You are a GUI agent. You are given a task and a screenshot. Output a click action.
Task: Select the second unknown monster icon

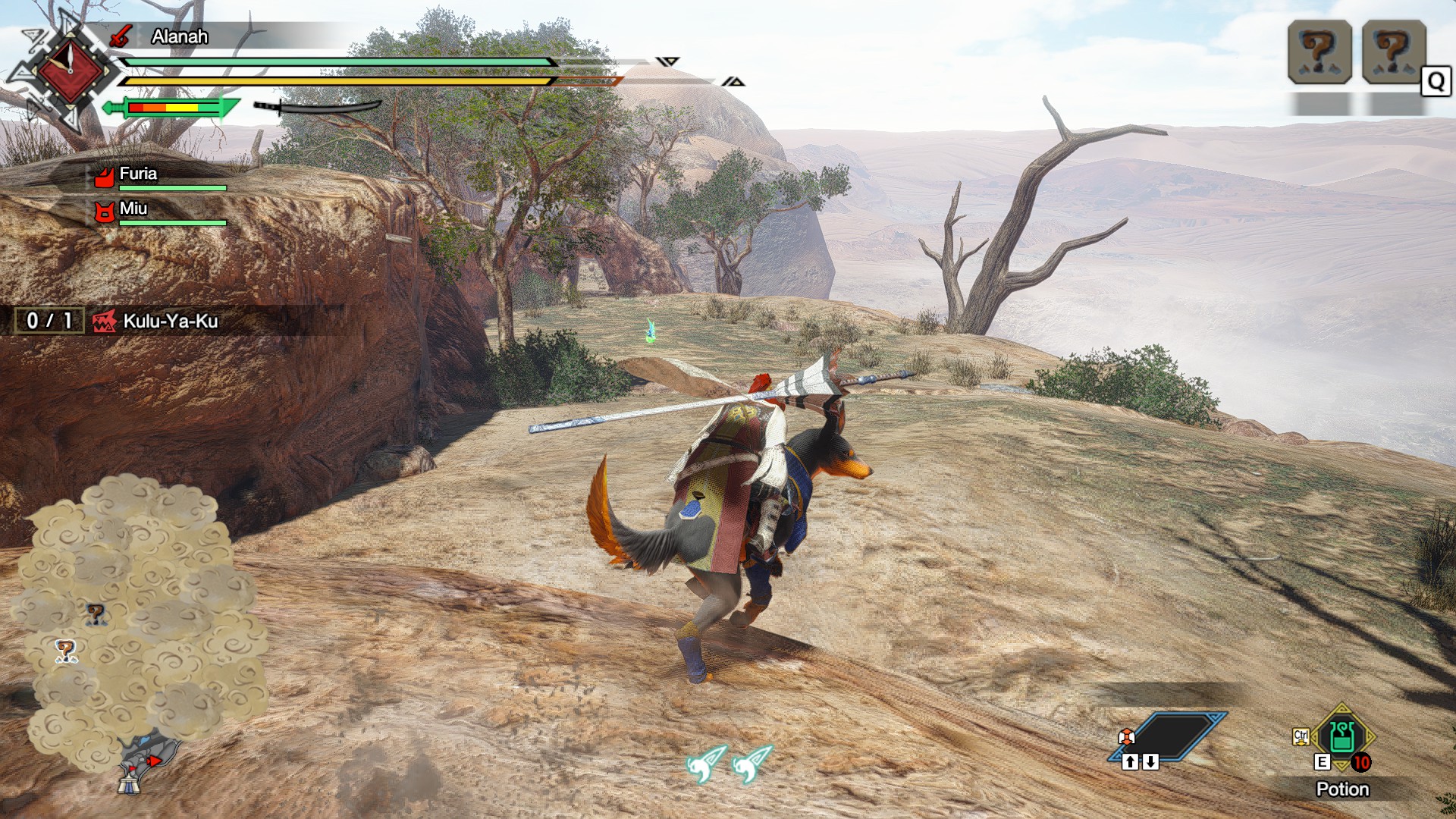(x=1394, y=52)
